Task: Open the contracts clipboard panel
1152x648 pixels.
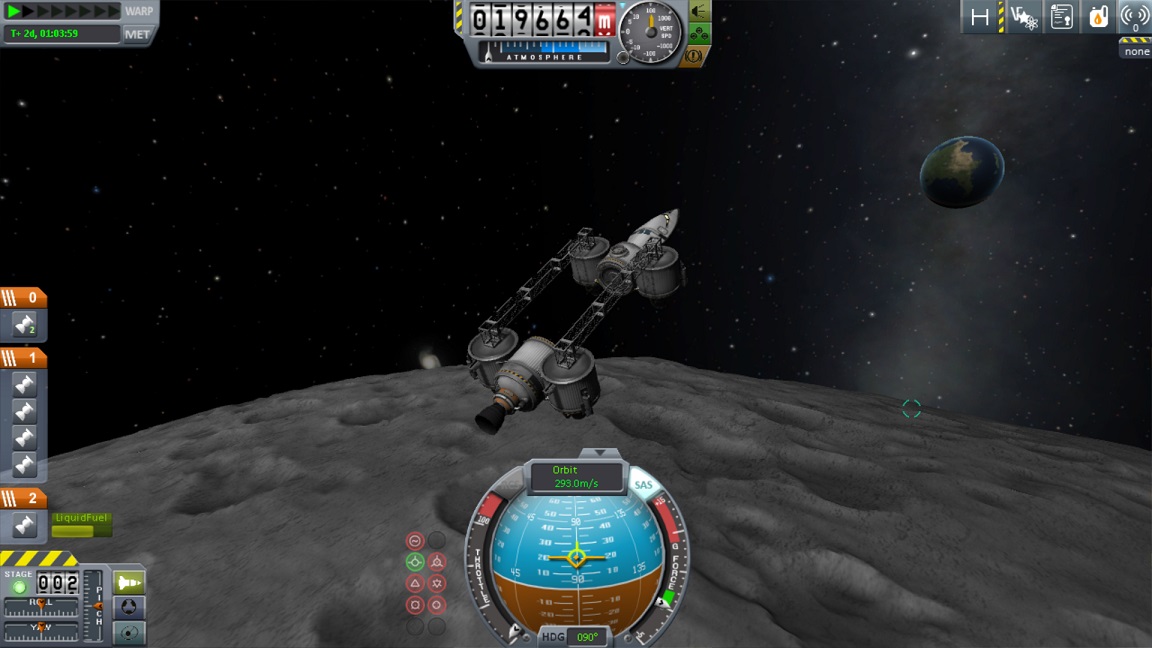Action: pos(1062,17)
